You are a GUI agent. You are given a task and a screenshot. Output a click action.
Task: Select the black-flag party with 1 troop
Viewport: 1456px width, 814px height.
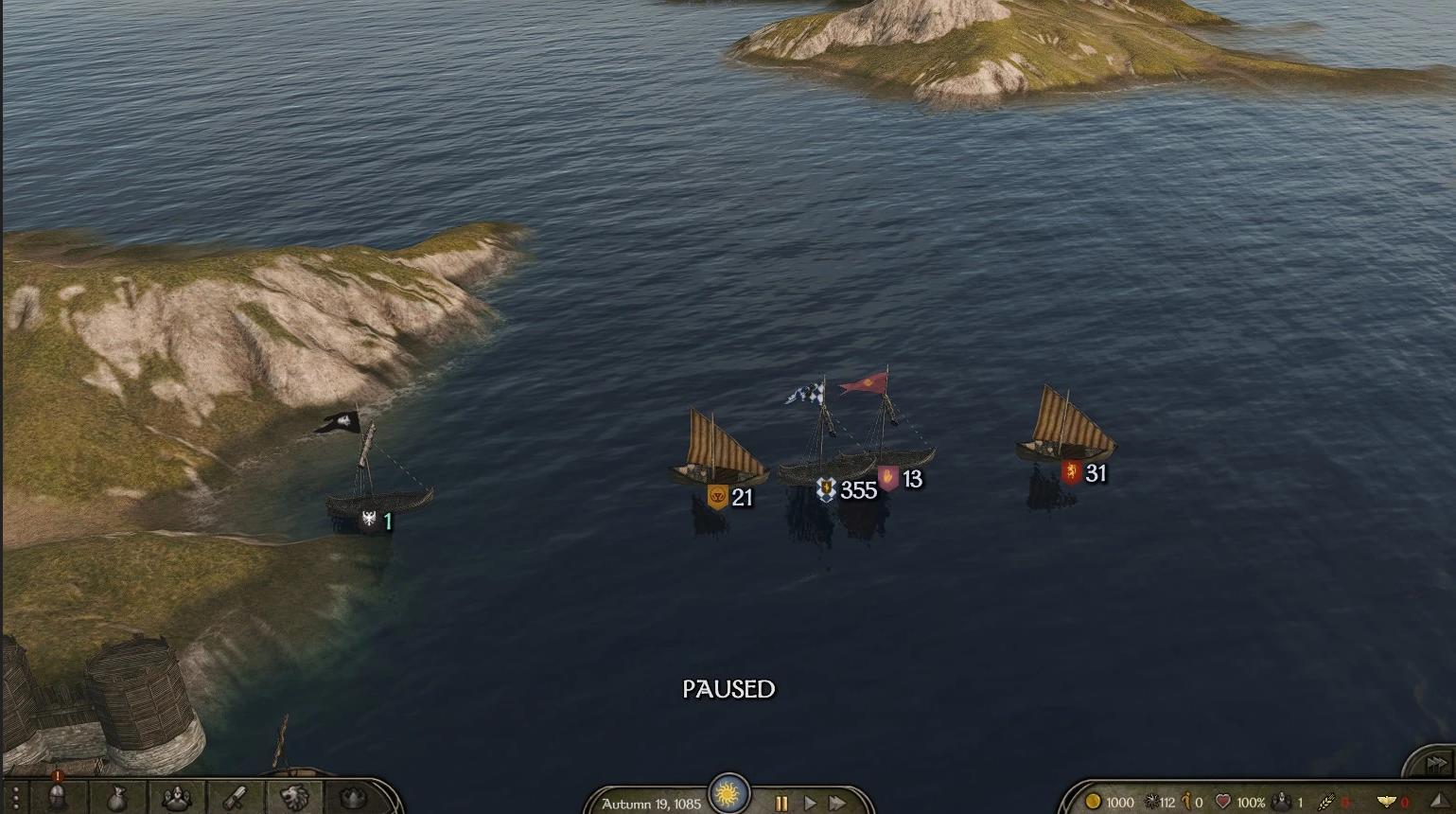pos(377,520)
